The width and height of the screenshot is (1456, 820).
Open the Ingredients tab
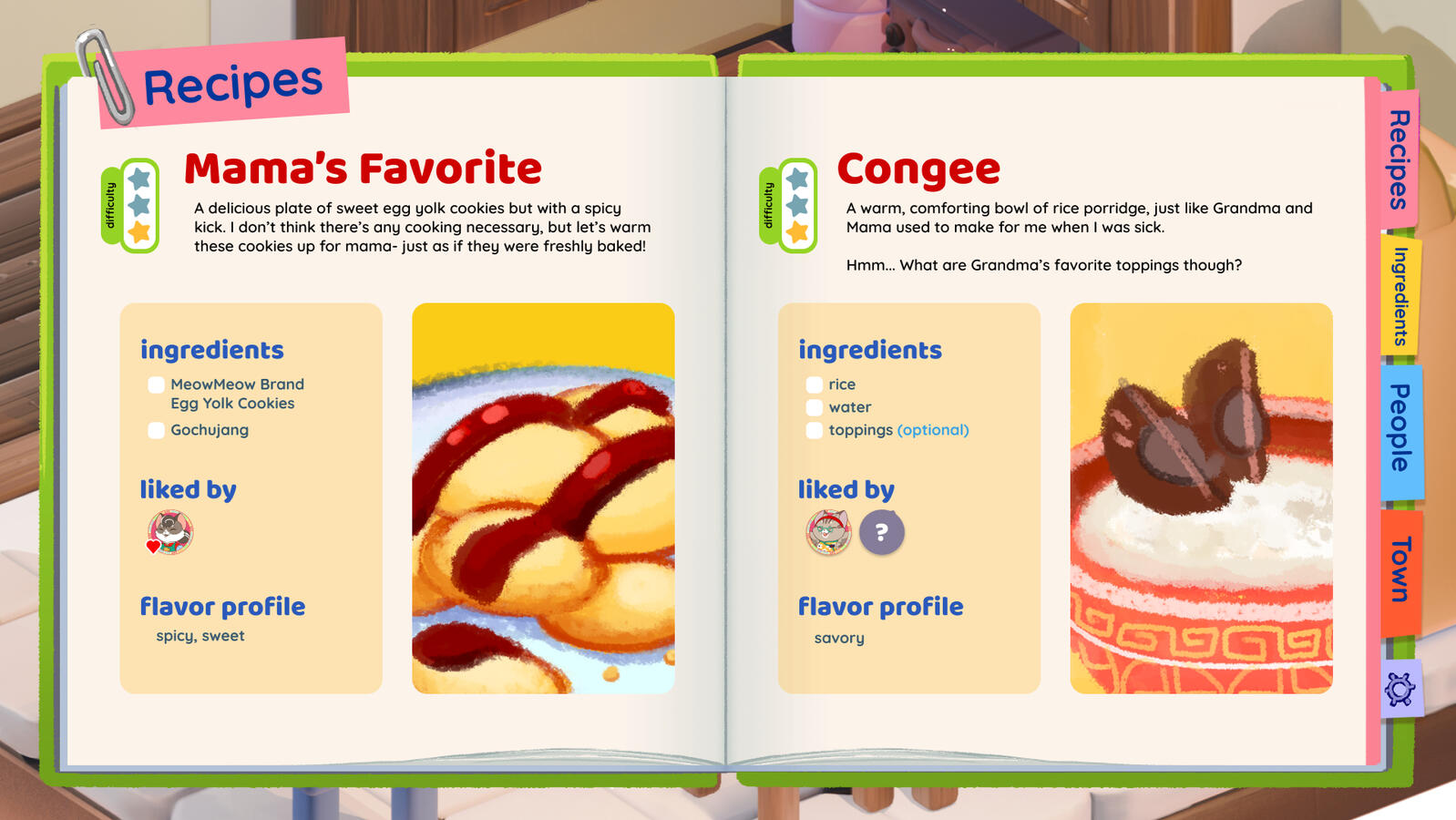1400,296
